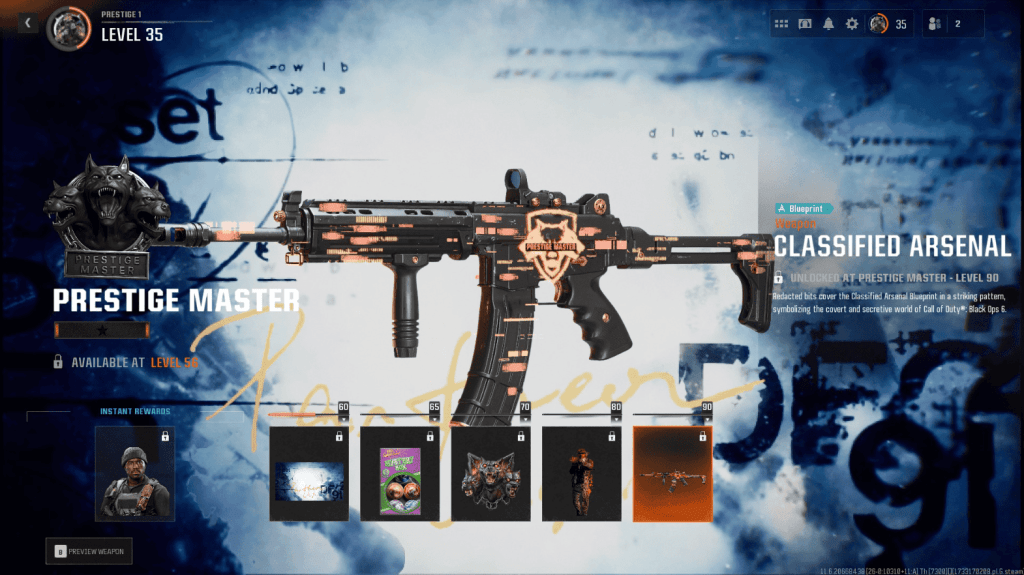Open the notifications bell
The height and width of the screenshot is (575, 1024).
pyautogui.click(x=828, y=24)
